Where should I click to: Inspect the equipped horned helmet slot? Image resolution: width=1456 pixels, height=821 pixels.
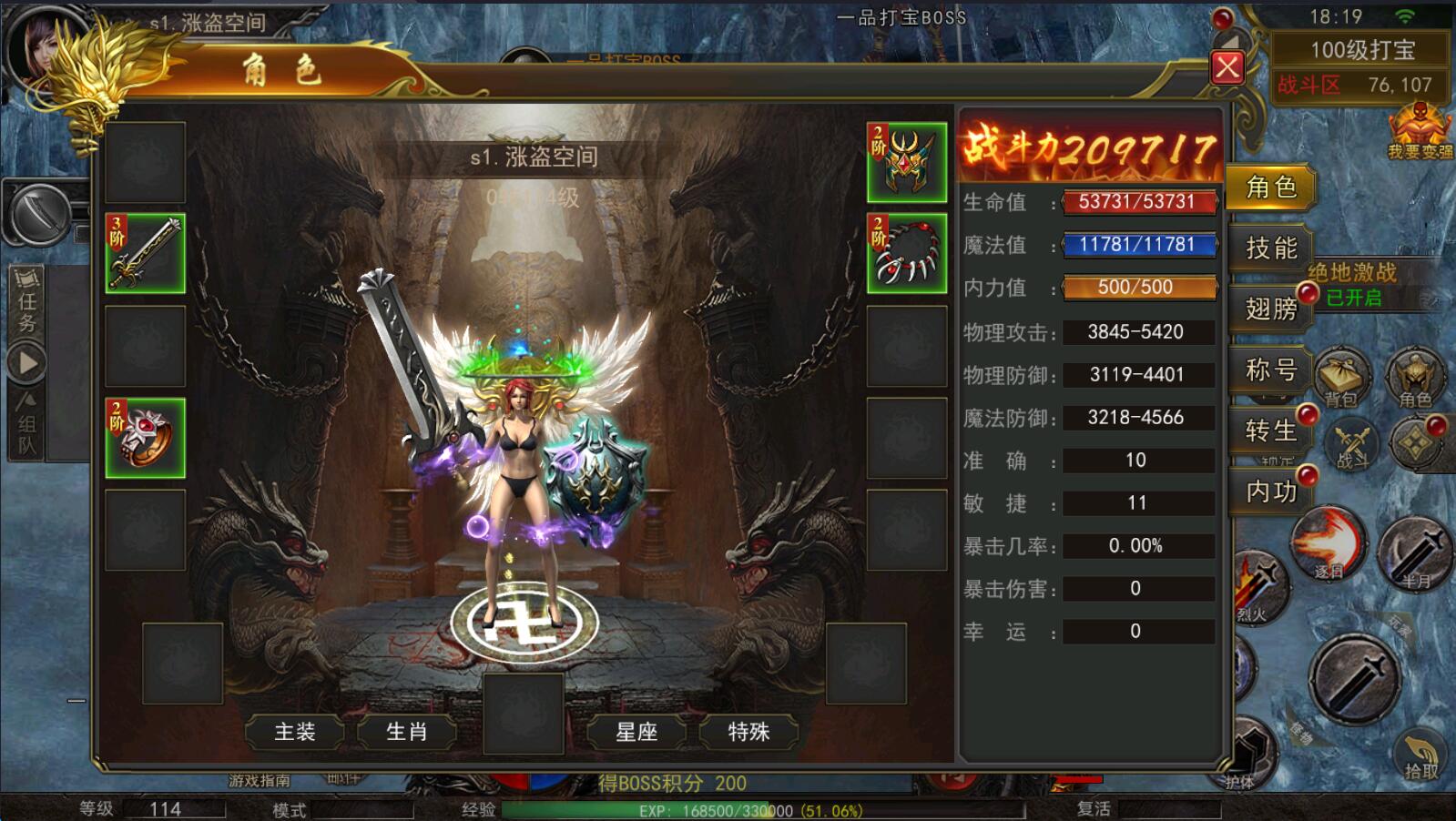[906, 162]
